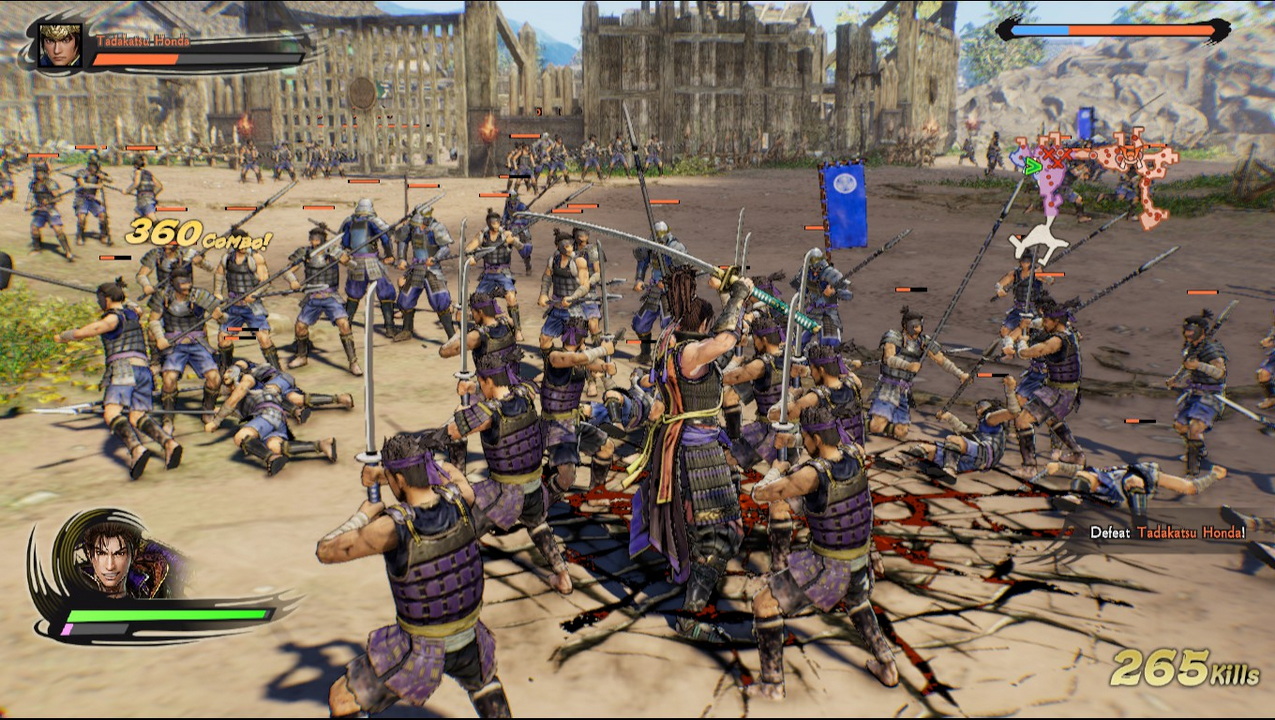The image size is (1275, 720).
Task: Click the Tadakatsu Honda enemy portrait
Action: (60, 46)
